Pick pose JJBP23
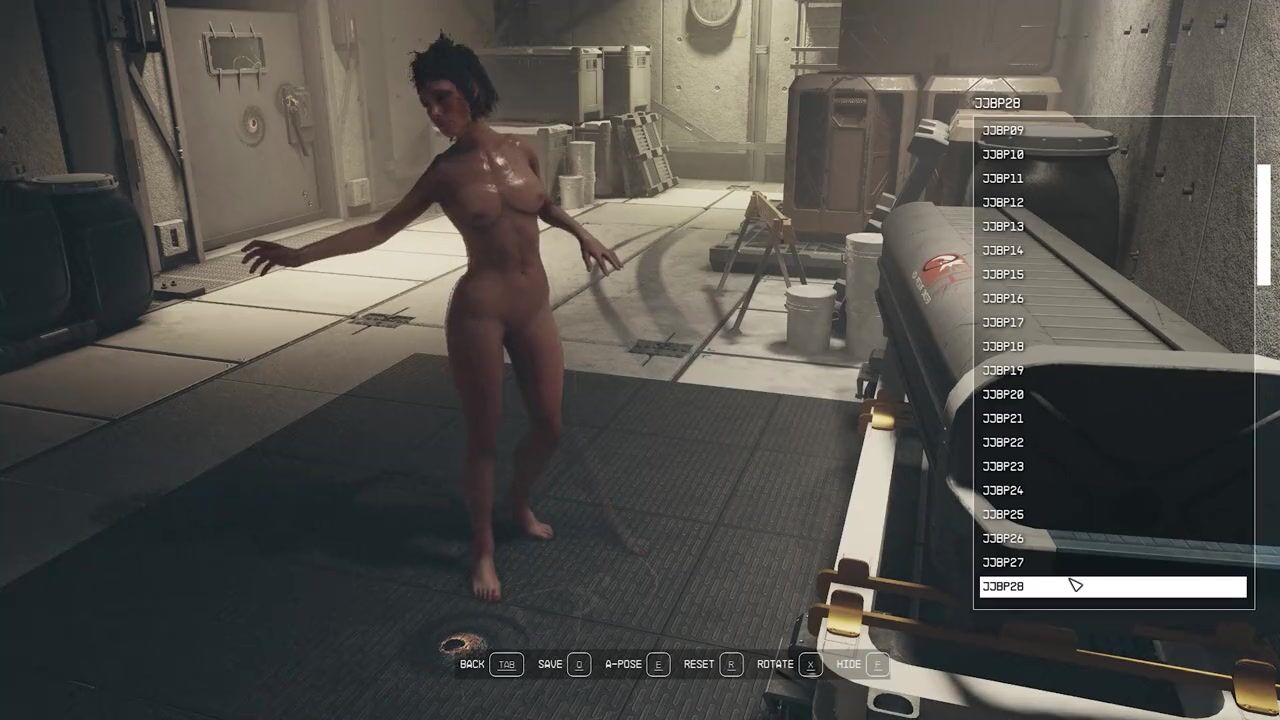The image size is (1280, 720). (x=1003, y=467)
